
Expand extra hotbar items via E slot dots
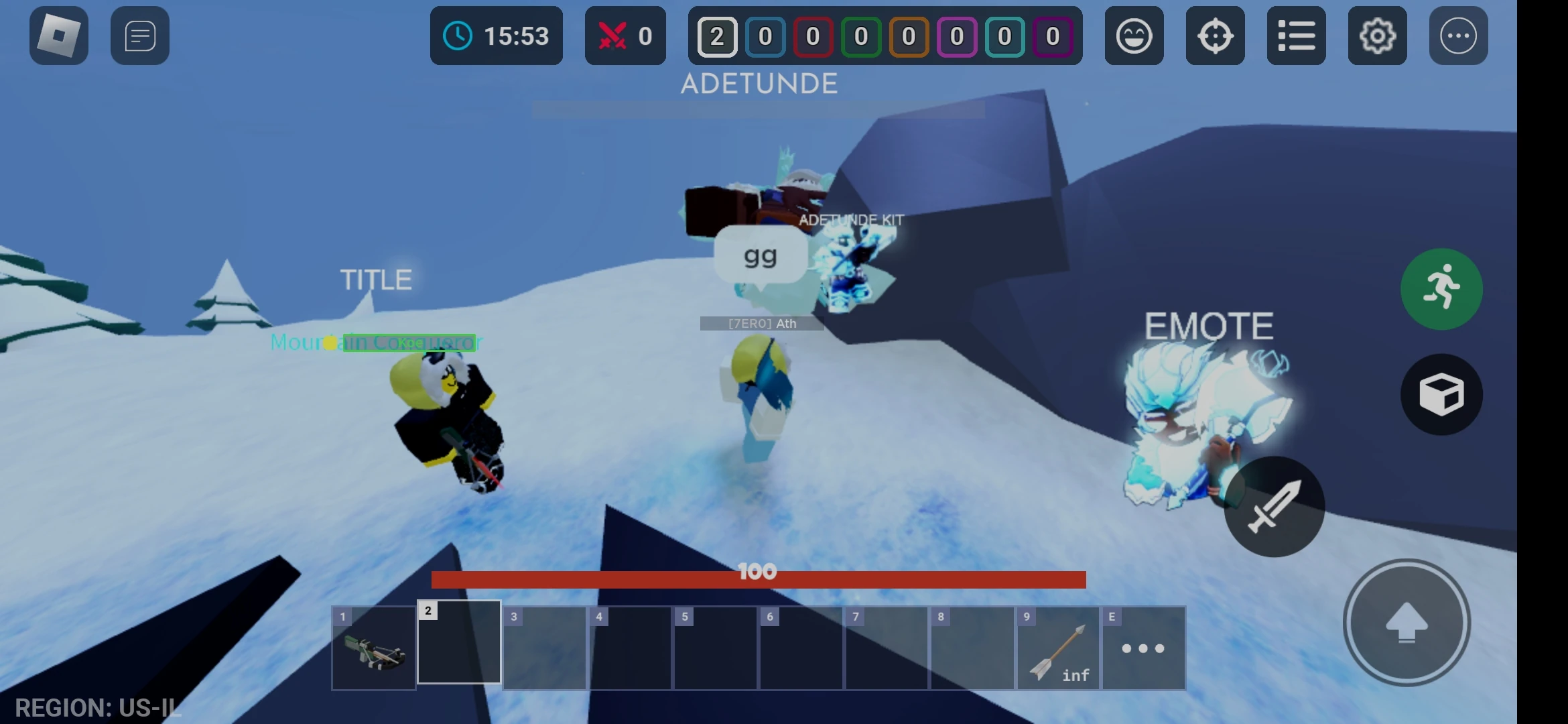(1142, 647)
